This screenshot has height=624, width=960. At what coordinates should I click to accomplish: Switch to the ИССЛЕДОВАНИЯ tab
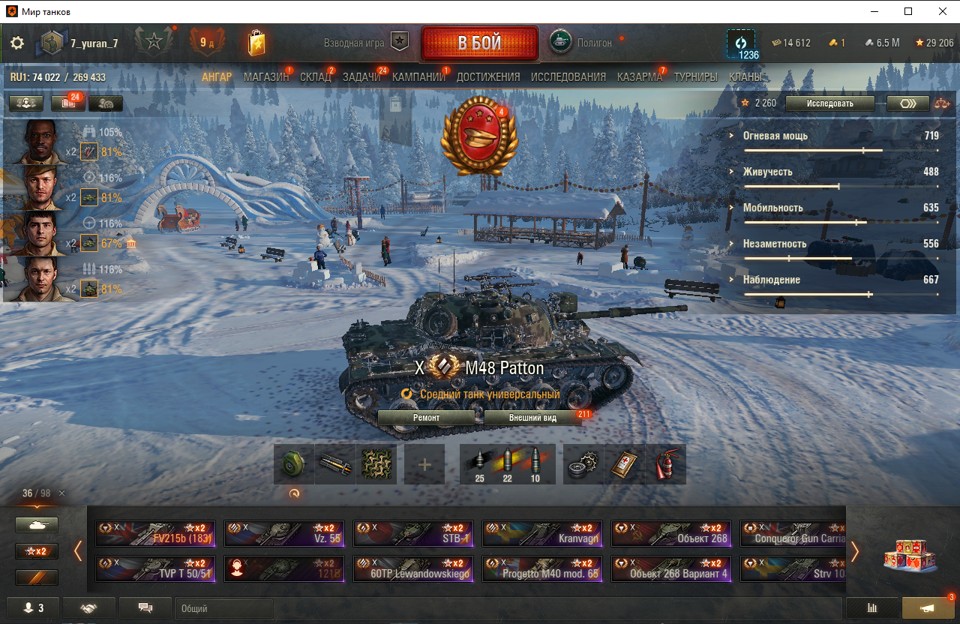[x=568, y=77]
